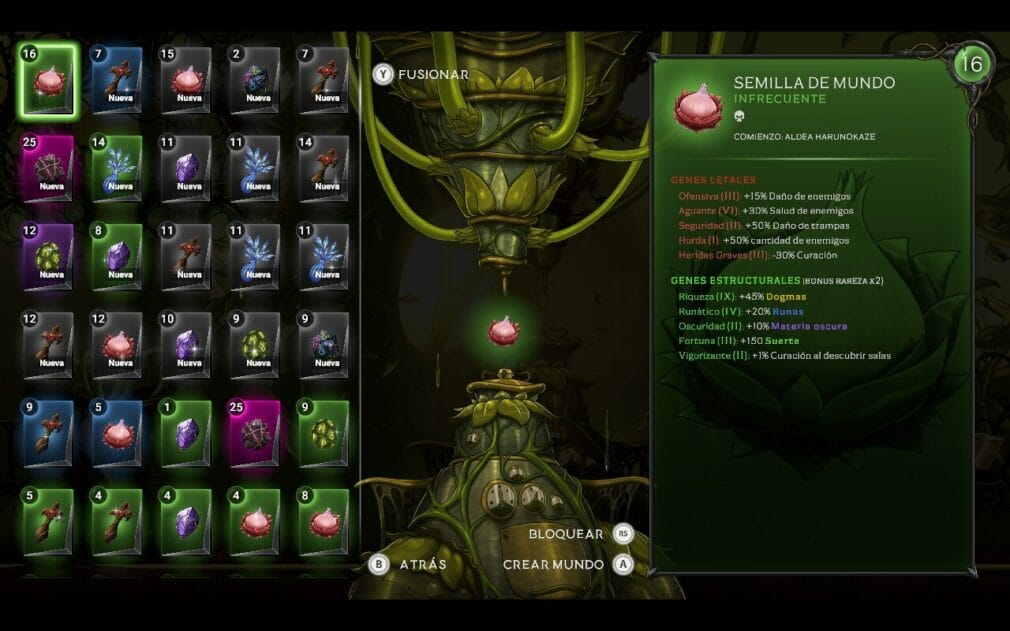Viewport: 1010px width, 631px height.
Task: Select the level 8 pink seed card
Action: point(324,522)
